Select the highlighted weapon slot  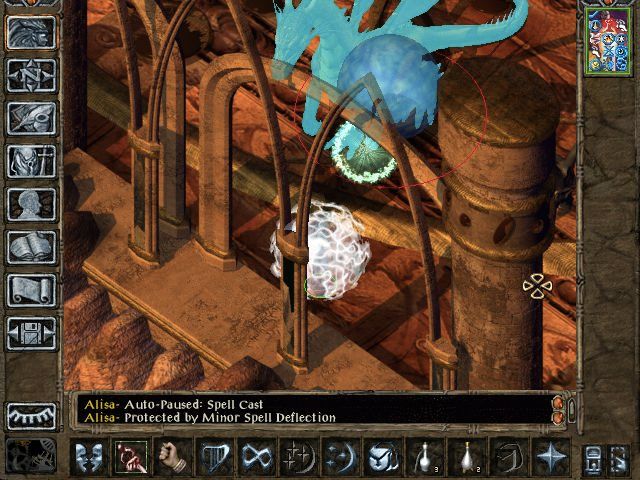click(x=131, y=457)
